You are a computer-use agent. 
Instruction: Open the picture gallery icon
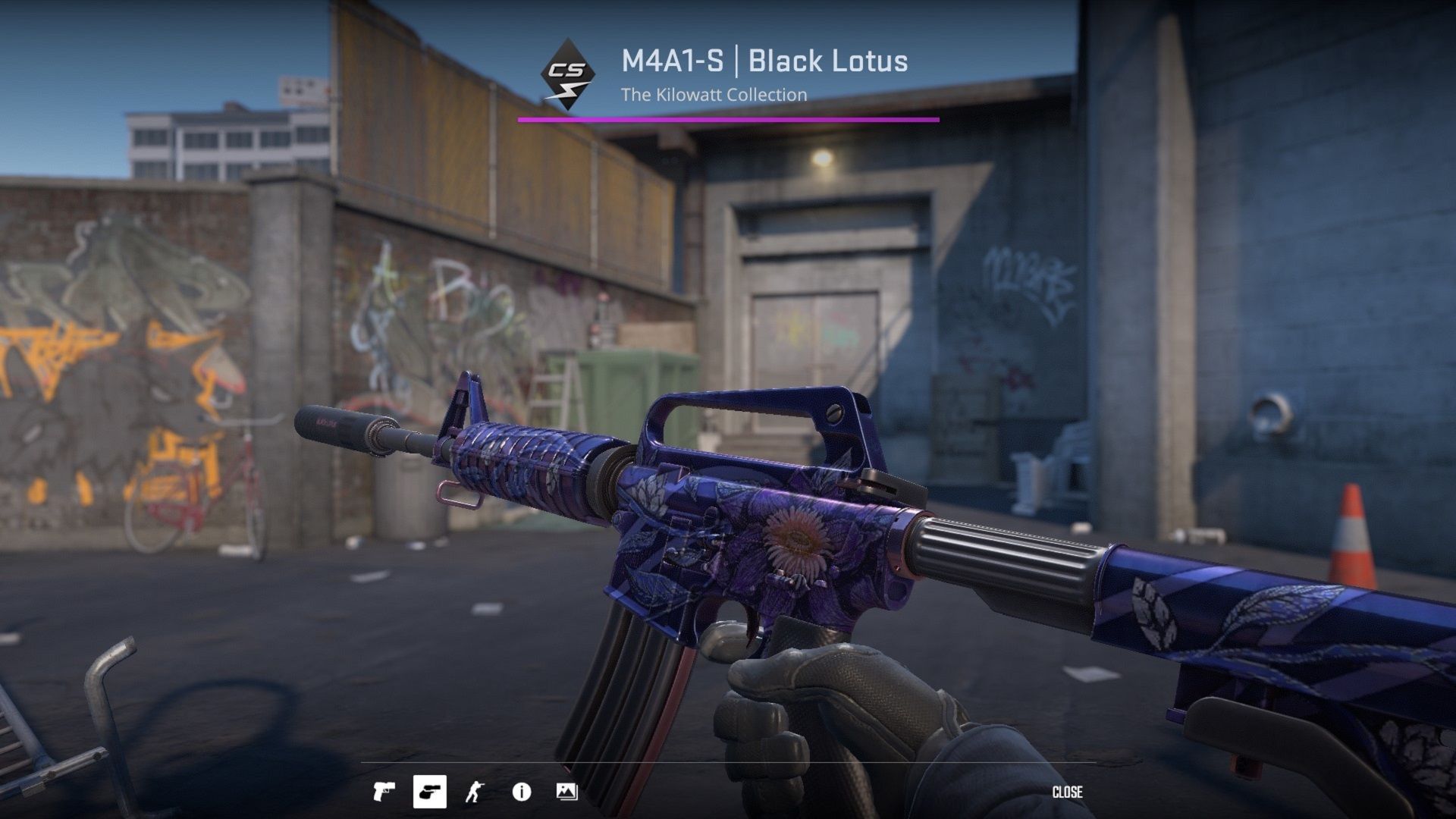566,792
